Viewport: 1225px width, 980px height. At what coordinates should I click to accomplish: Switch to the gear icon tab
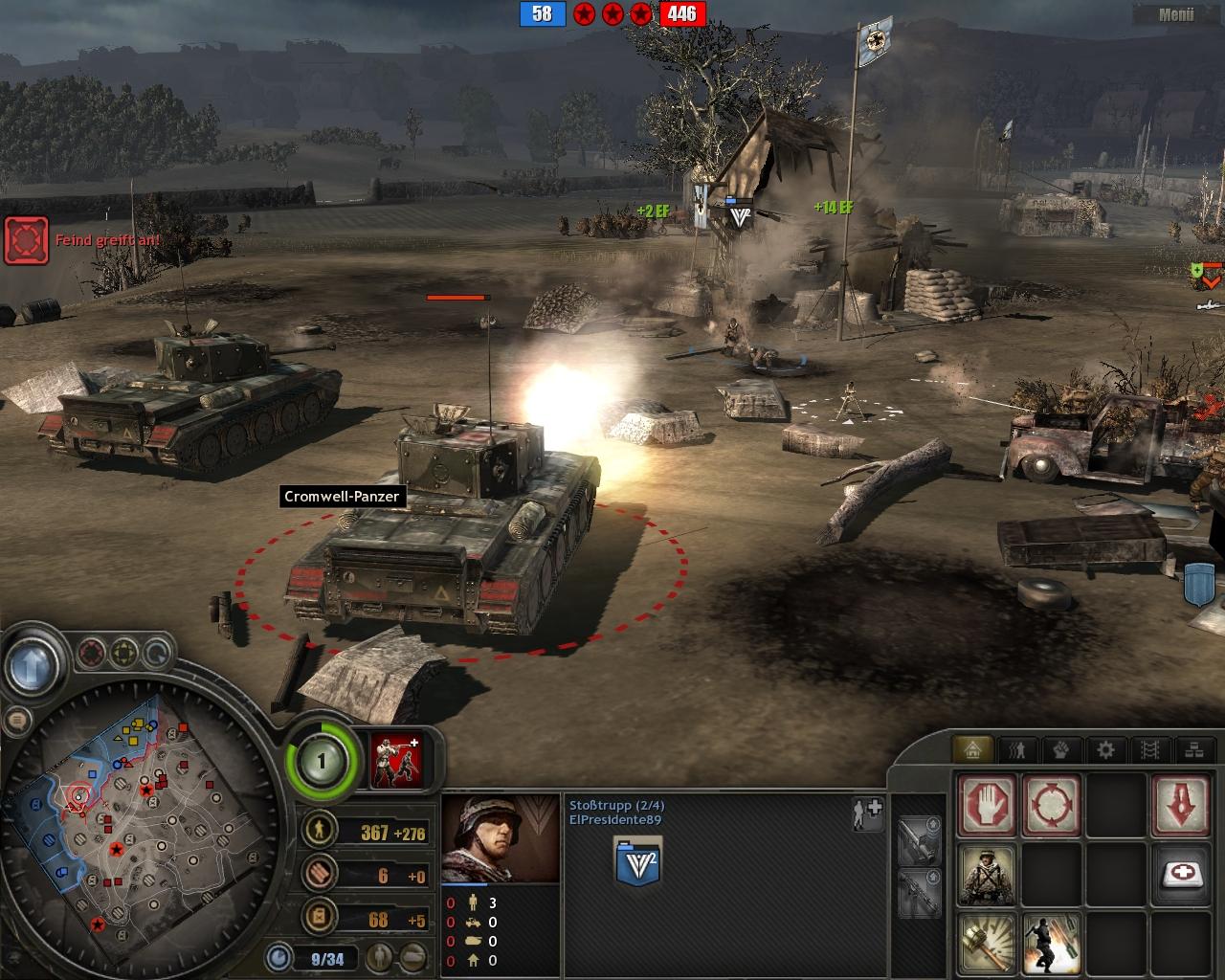click(1105, 750)
